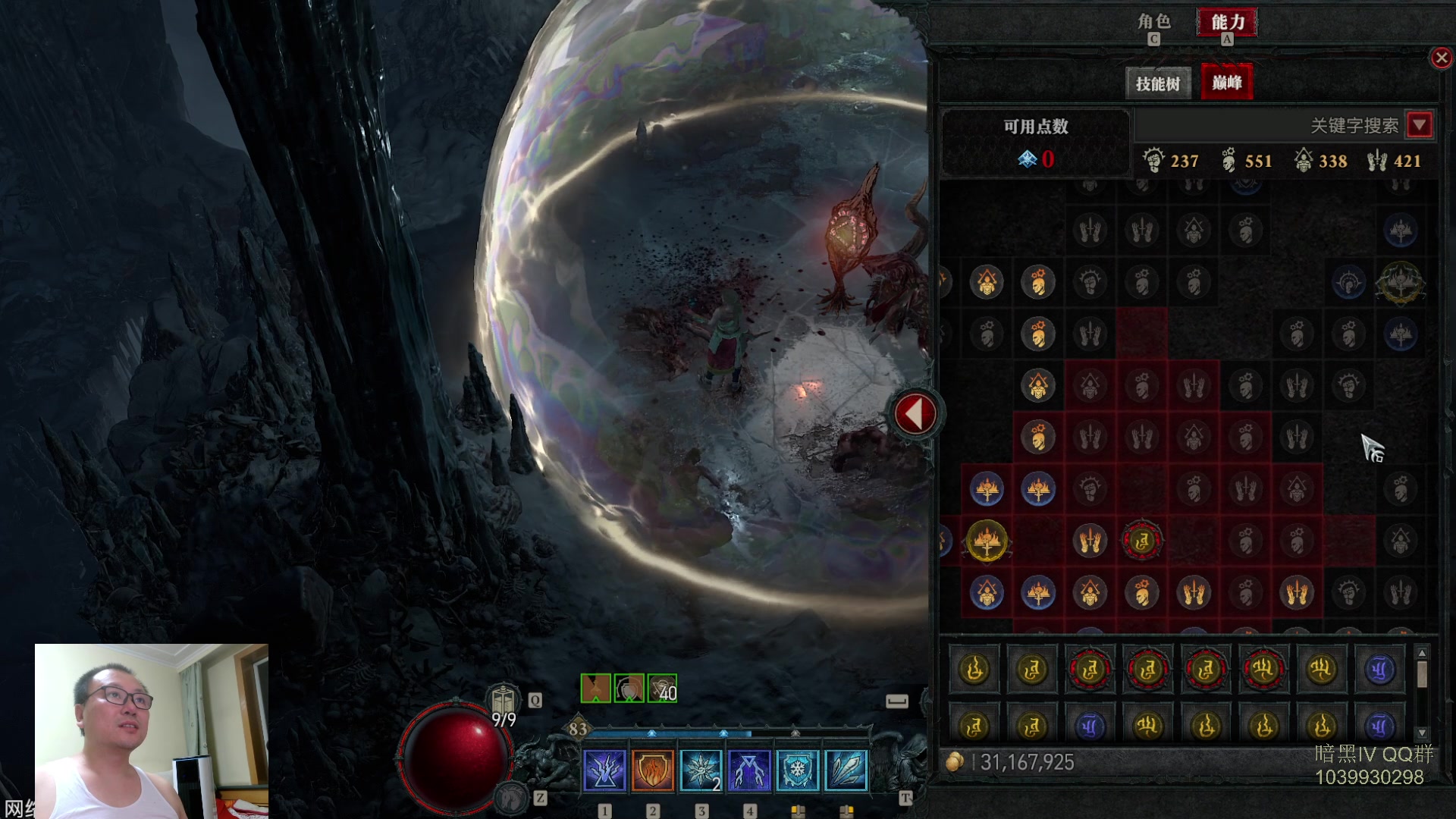The width and height of the screenshot is (1456, 819).
Task: Select the 能力 abilities tab
Action: (1226, 22)
